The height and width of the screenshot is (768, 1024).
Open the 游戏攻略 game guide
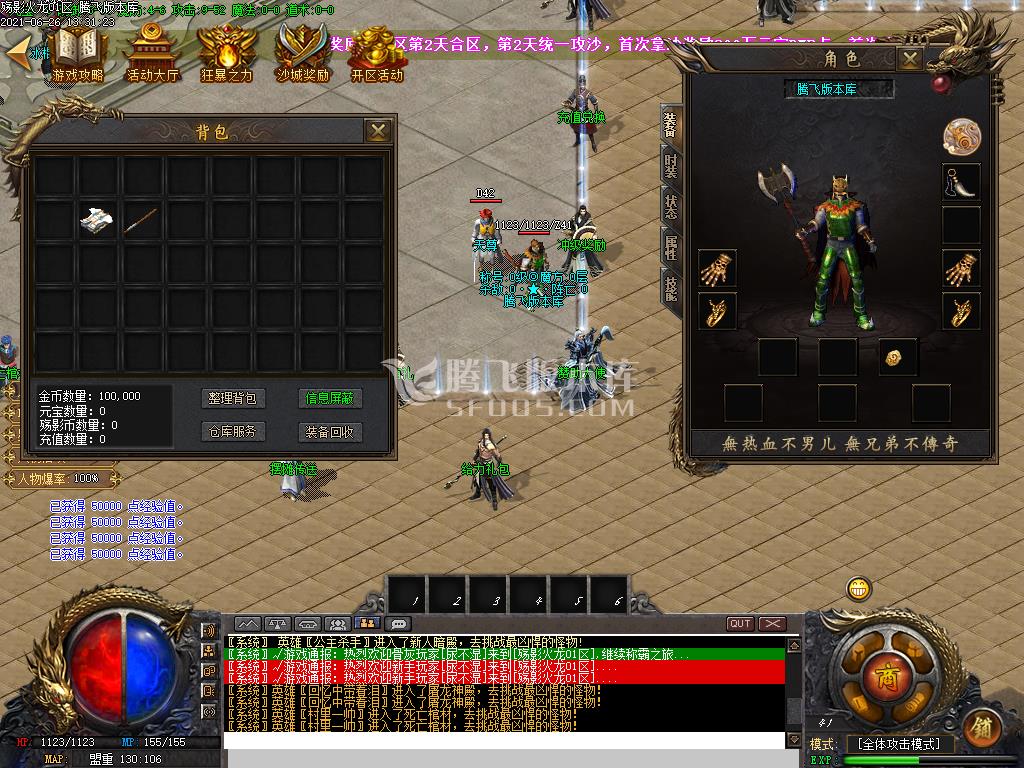(x=78, y=54)
